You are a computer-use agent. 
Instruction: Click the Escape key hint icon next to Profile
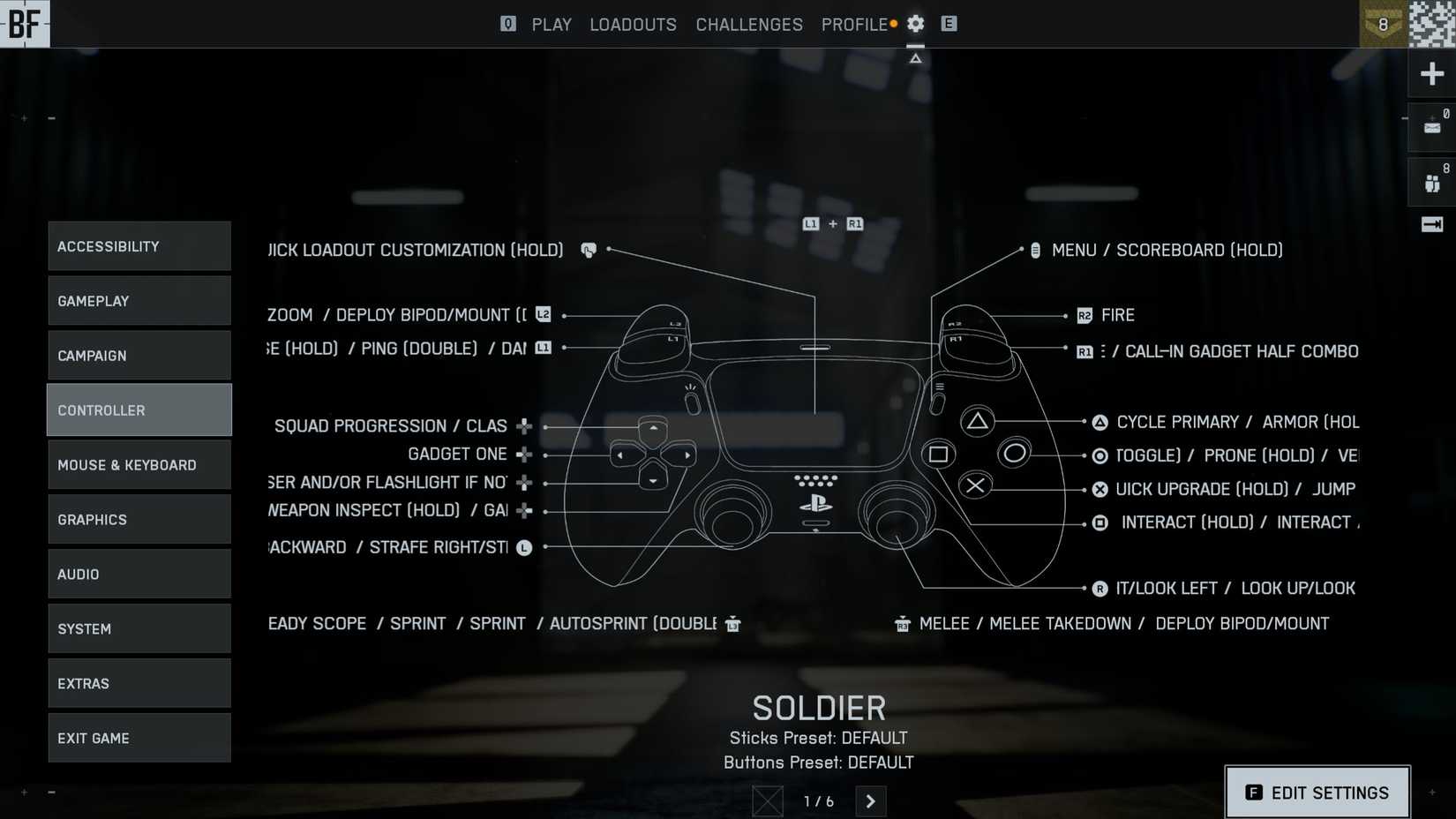coord(949,24)
